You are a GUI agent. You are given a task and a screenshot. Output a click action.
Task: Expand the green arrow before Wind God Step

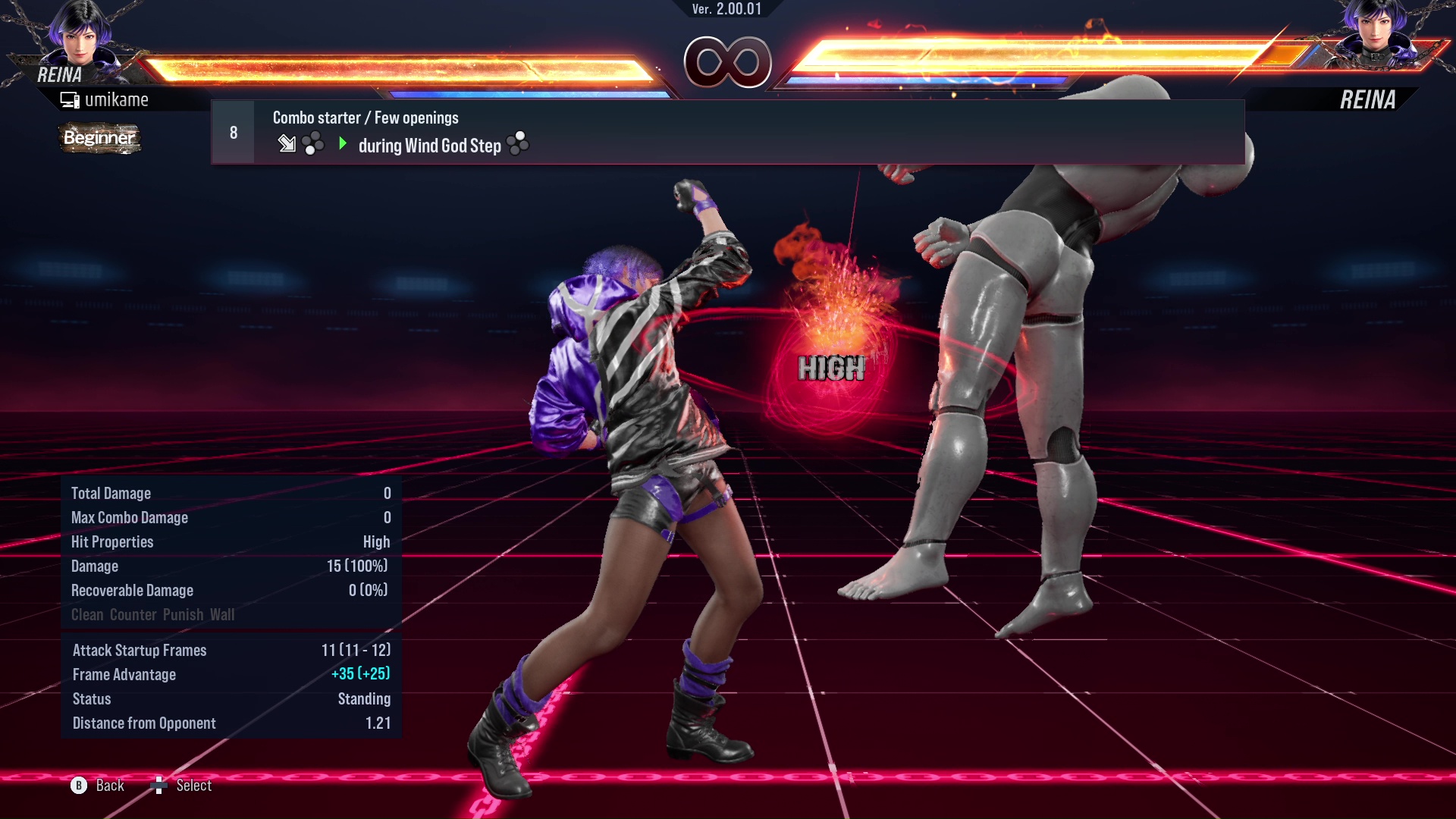click(x=343, y=144)
